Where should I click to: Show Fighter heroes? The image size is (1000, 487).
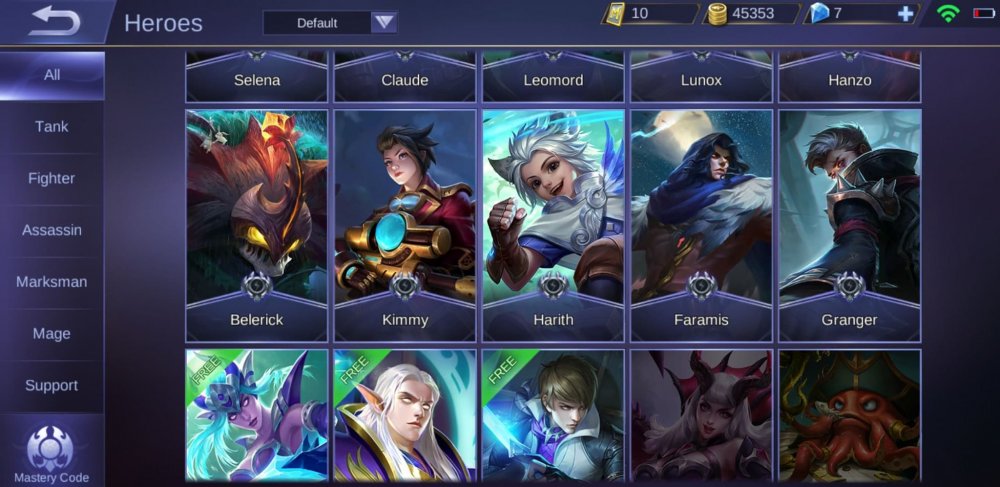(x=52, y=178)
